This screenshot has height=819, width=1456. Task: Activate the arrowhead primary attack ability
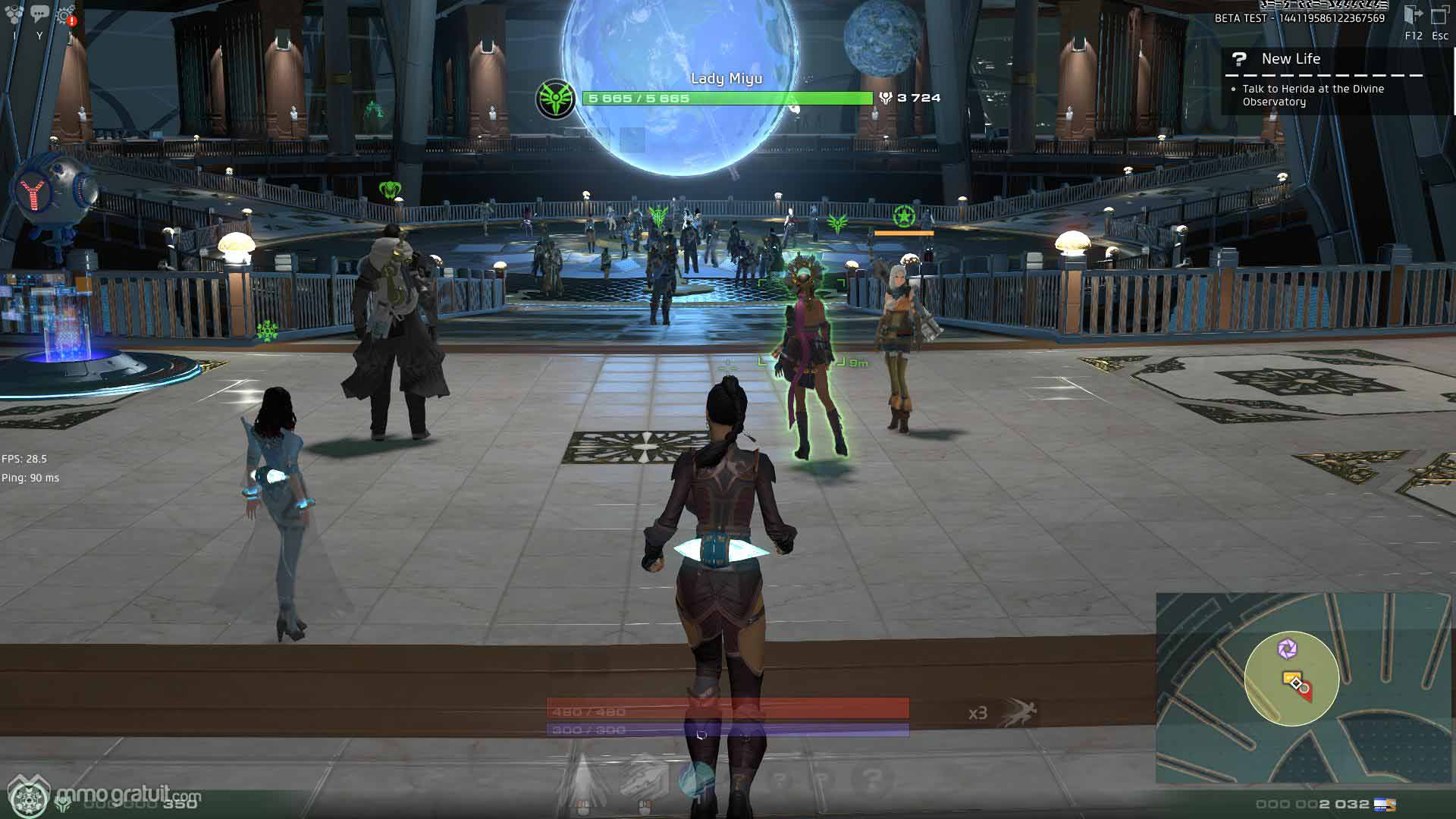[582, 779]
